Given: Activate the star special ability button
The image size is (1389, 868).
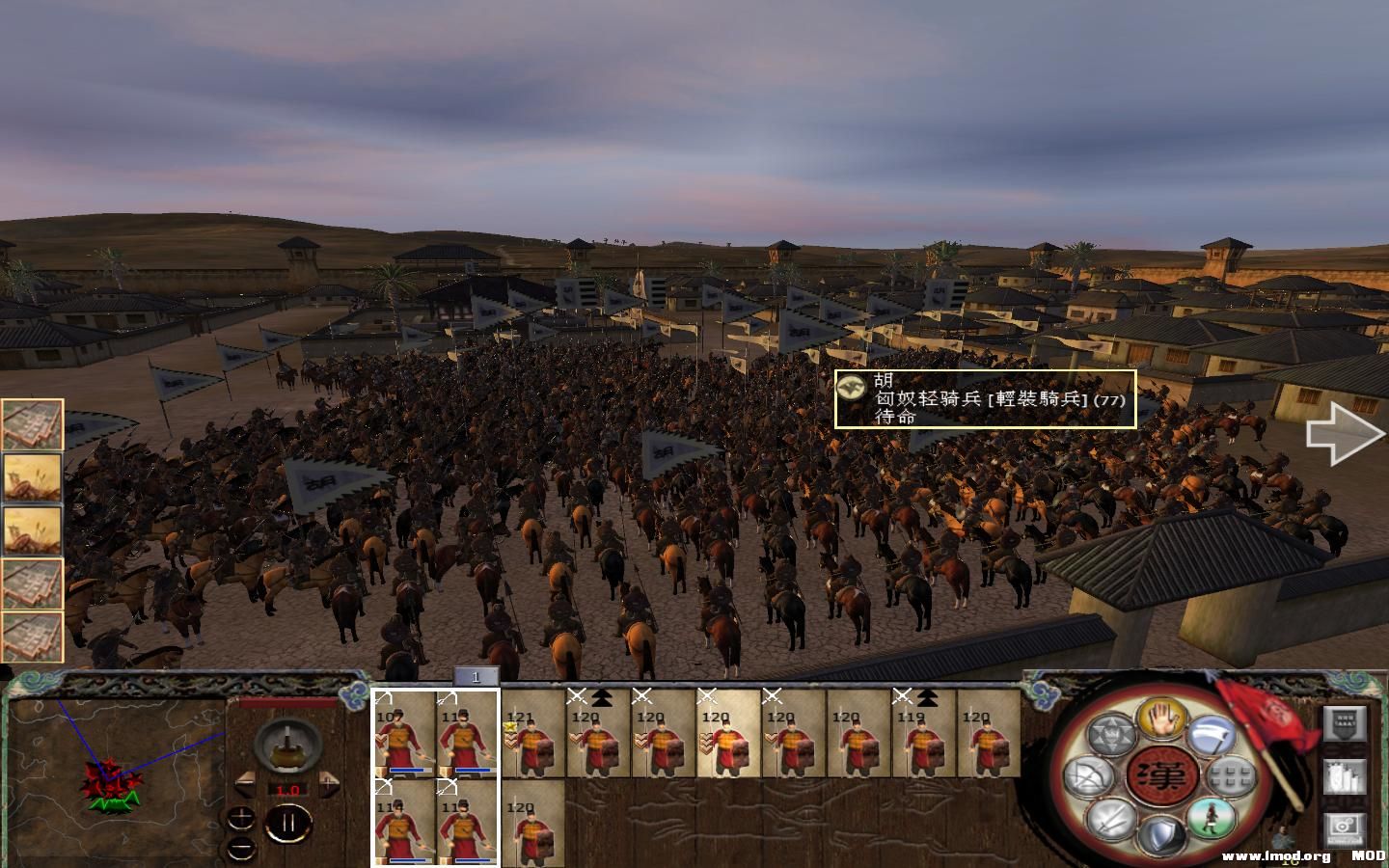Looking at the screenshot, I should (x=1110, y=735).
